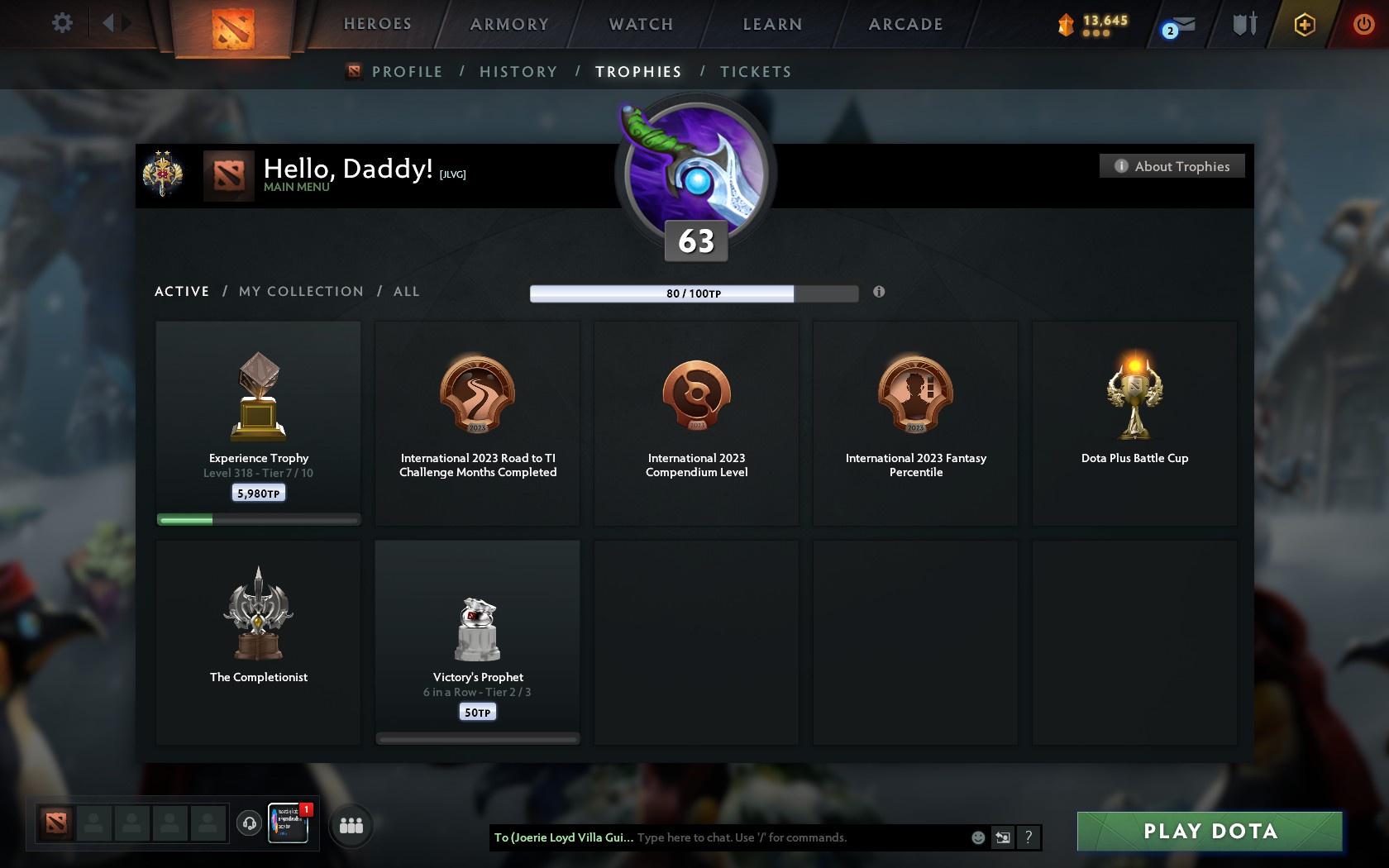Select the ACTIVE trophies filter
Screen dimensions: 1389x868
[181, 291]
